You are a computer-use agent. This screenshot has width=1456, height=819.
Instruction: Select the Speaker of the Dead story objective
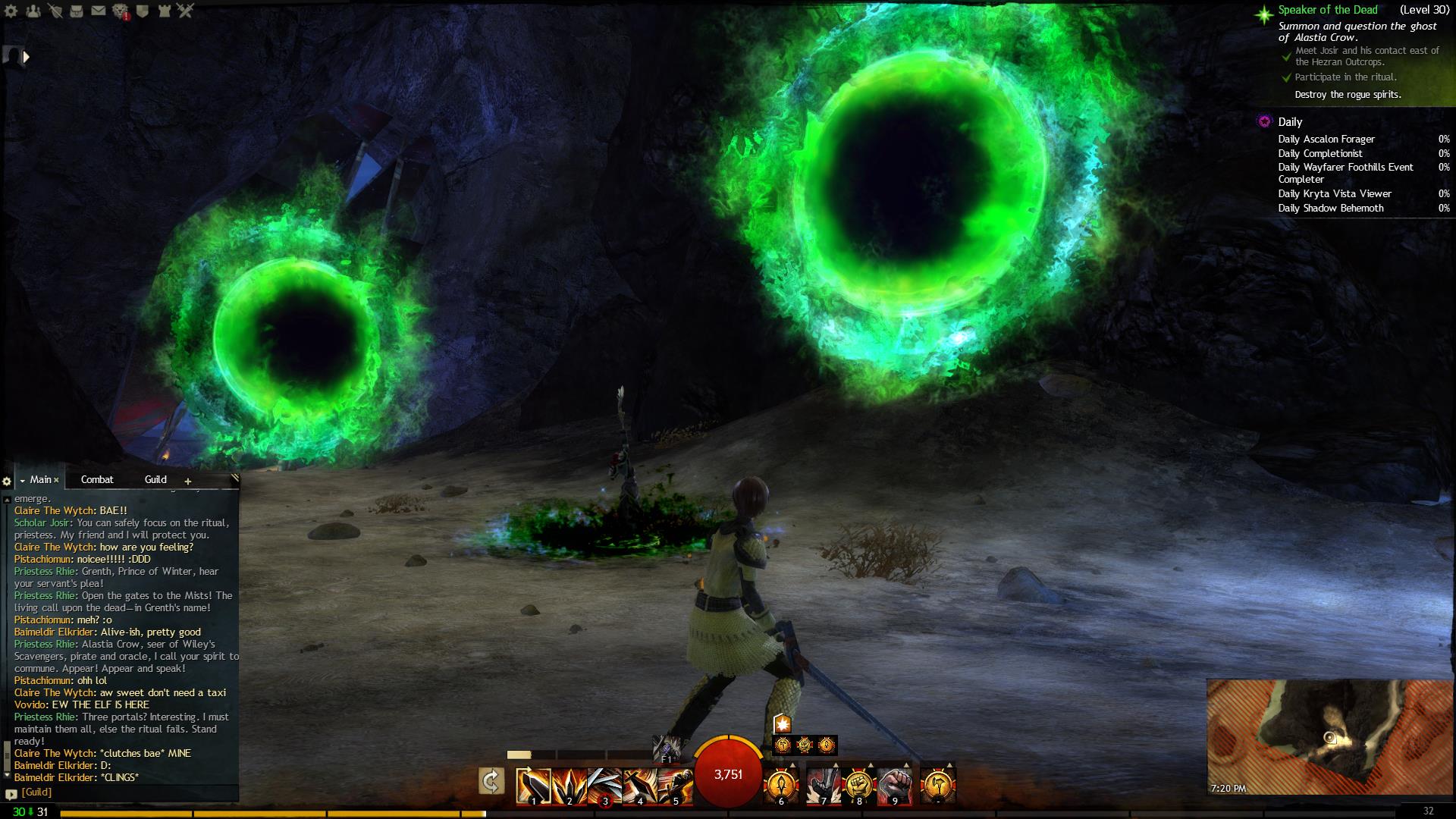click(1327, 10)
